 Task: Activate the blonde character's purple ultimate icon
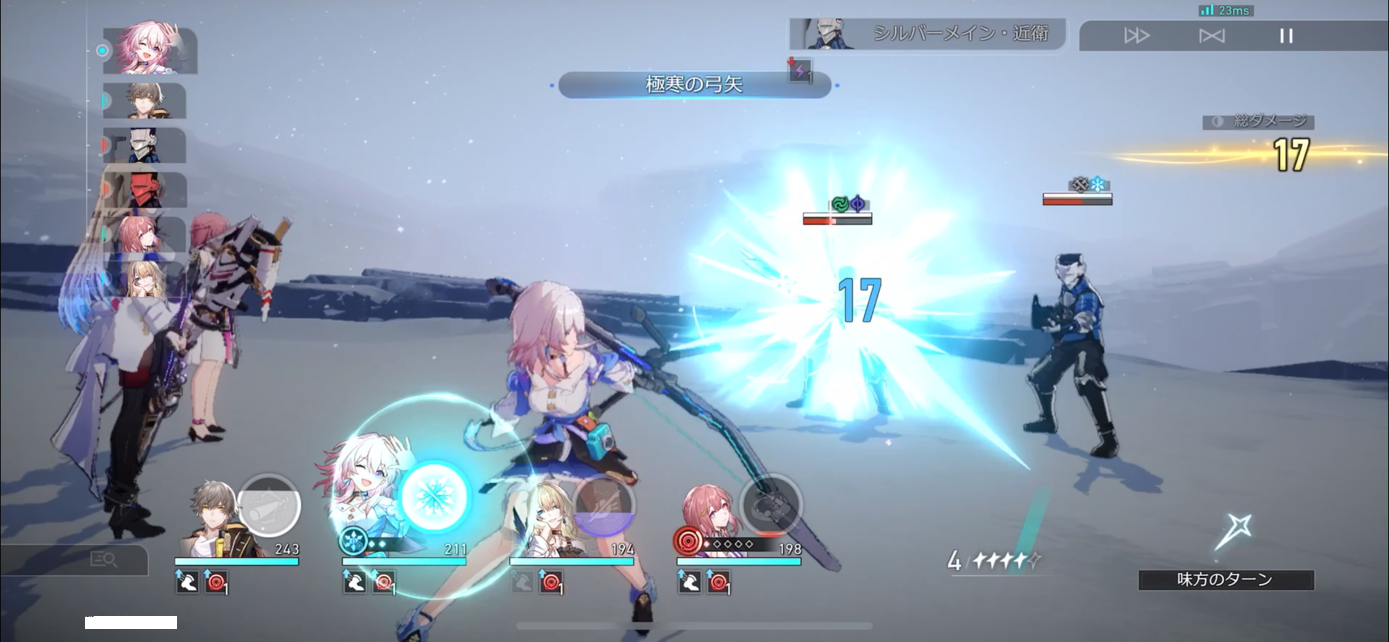pyautogui.click(x=604, y=505)
